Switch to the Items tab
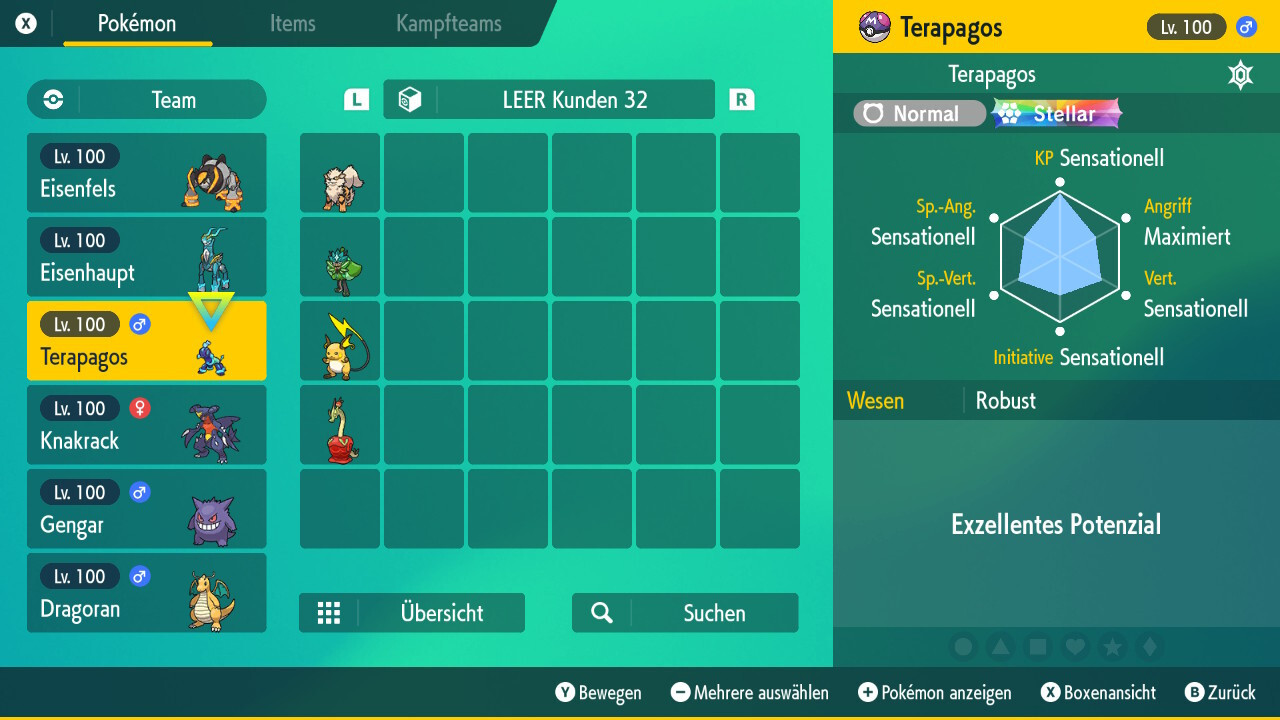The image size is (1280, 720). point(292,25)
